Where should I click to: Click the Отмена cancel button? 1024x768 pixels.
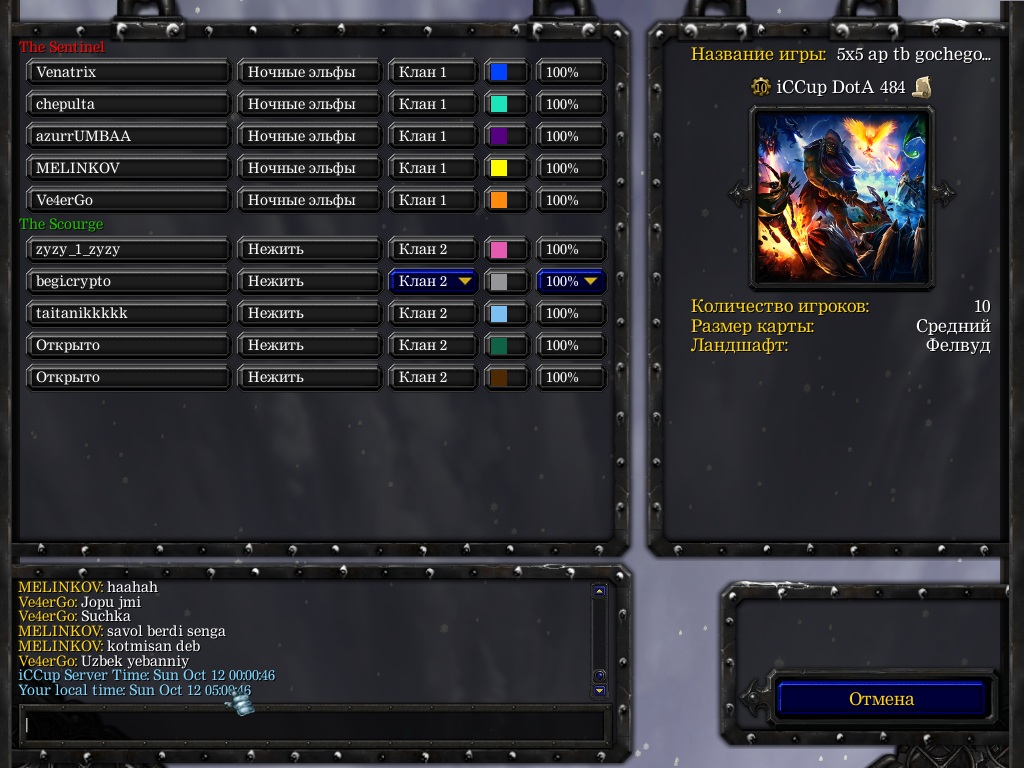coord(882,699)
